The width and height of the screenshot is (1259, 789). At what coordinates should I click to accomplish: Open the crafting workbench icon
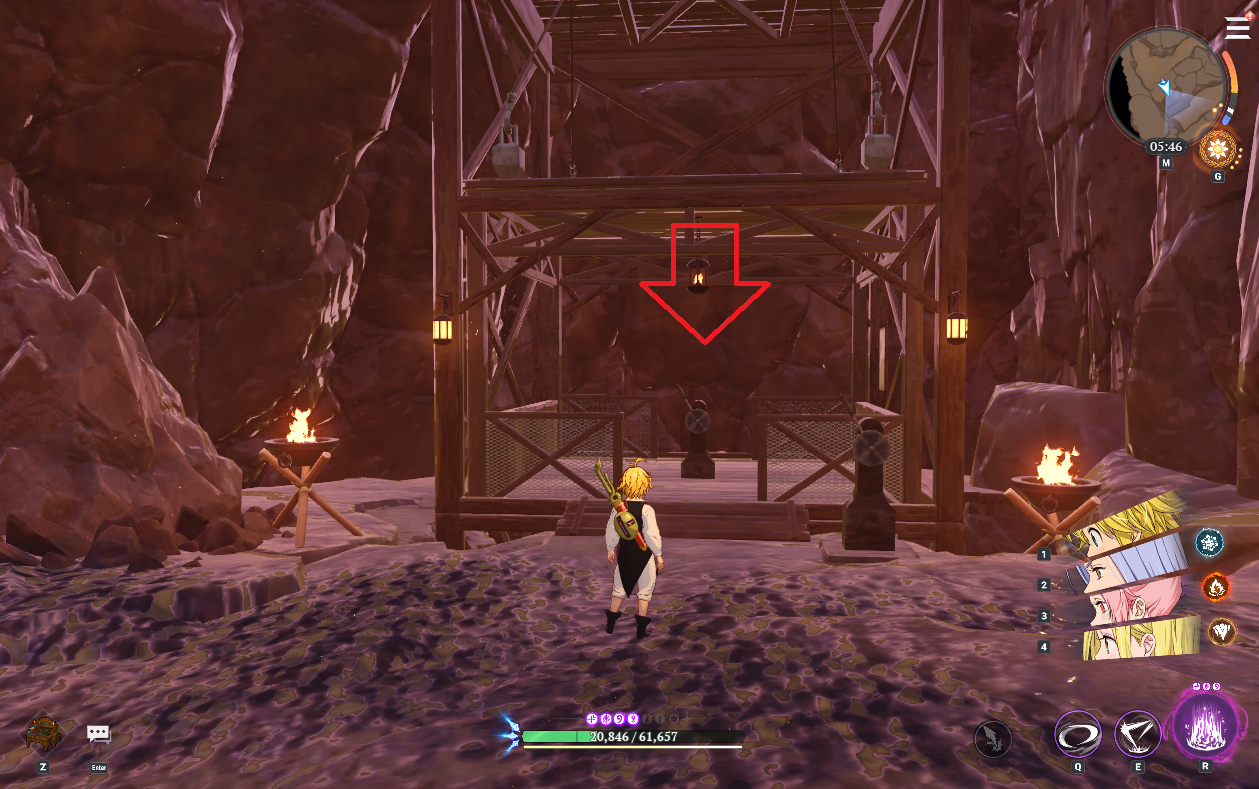[43, 735]
